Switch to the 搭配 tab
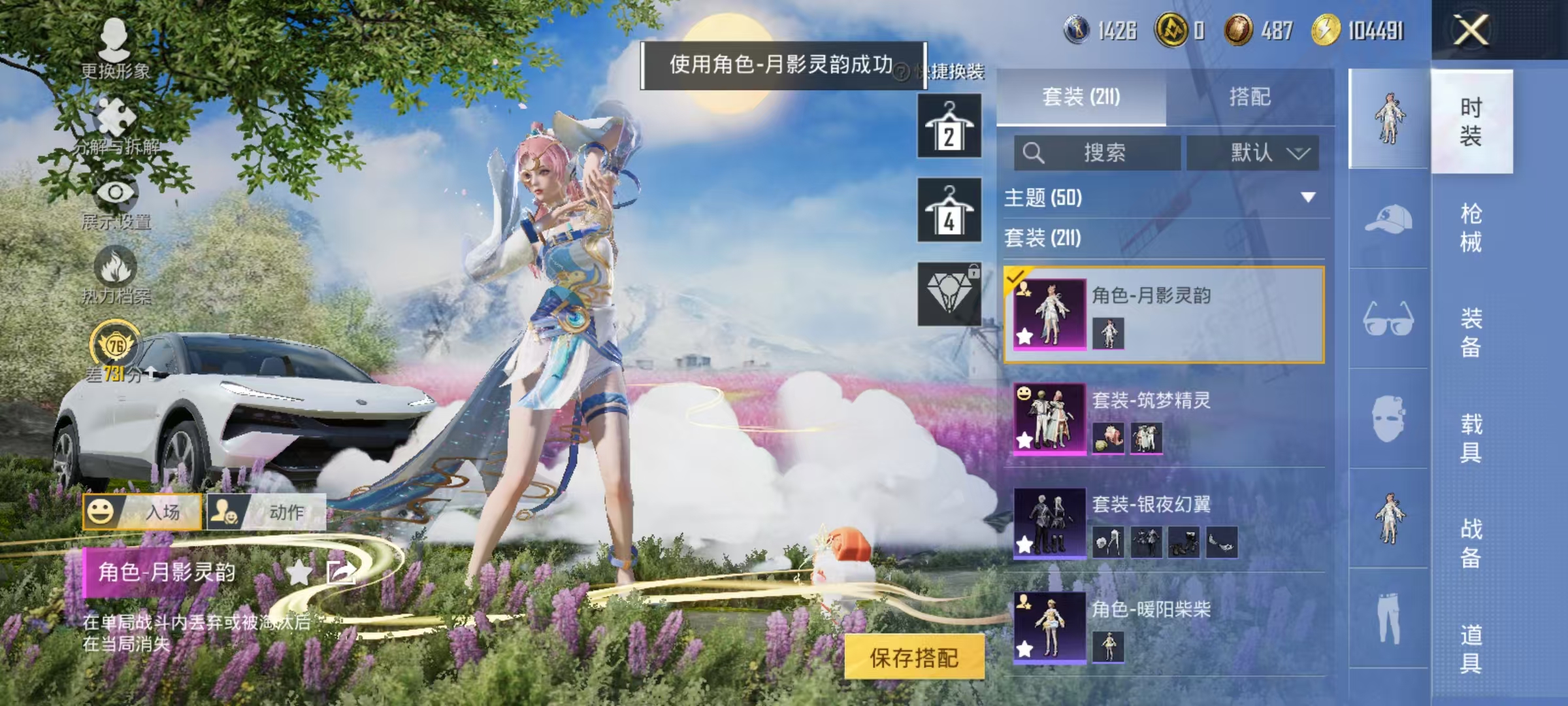Image resolution: width=1568 pixels, height=706 pixels. 1250,97
